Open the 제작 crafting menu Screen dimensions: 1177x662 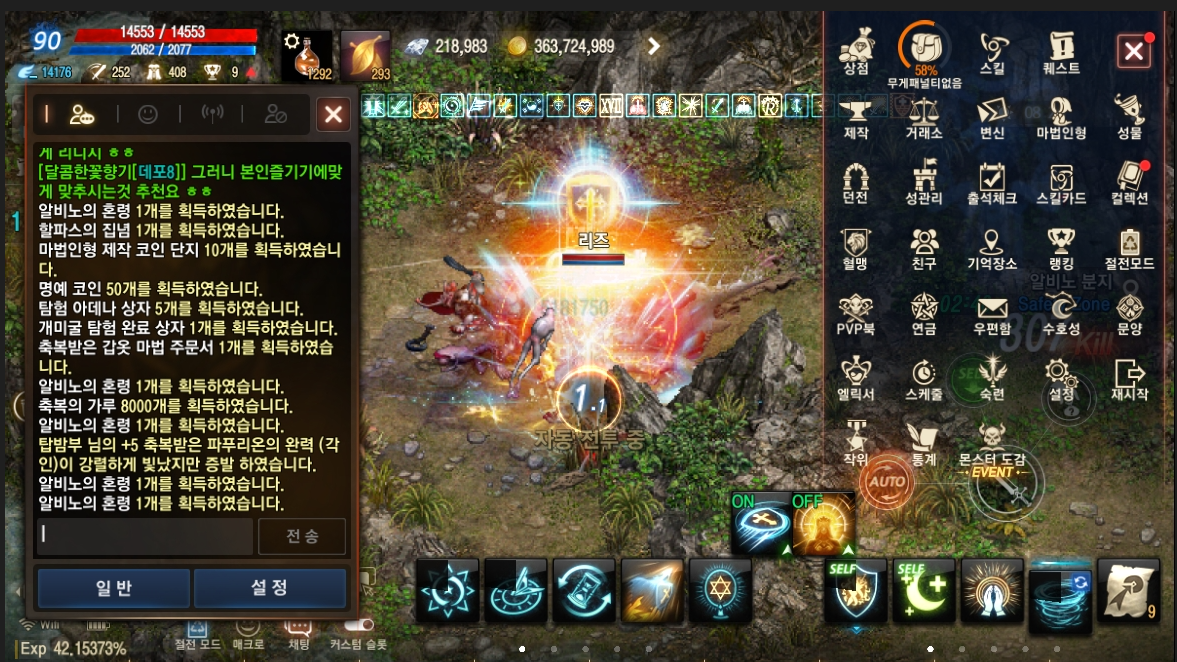(855, 115)
